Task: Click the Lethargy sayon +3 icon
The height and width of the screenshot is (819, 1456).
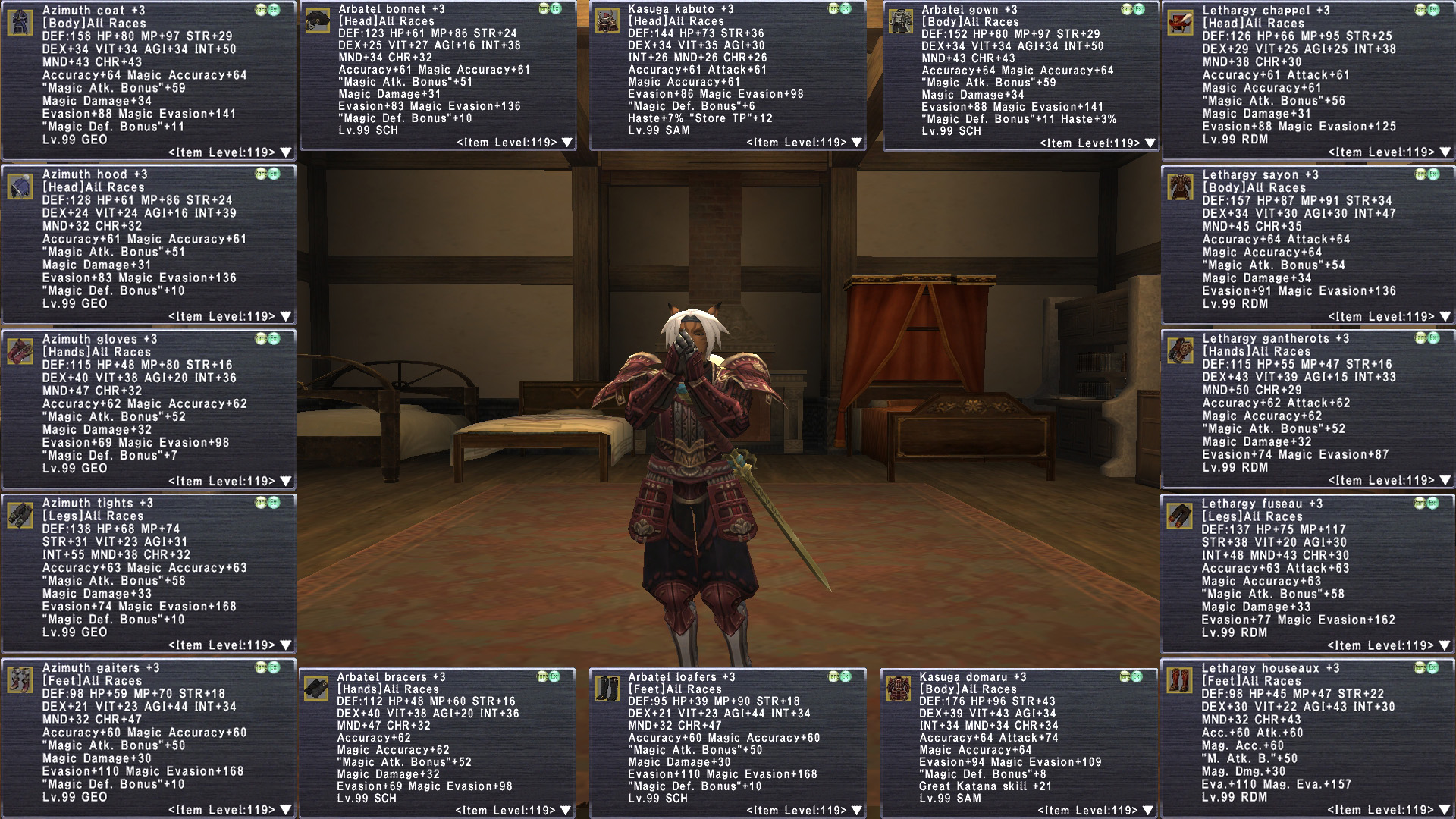Action: pyautogui.click(x=1180, y=187)
